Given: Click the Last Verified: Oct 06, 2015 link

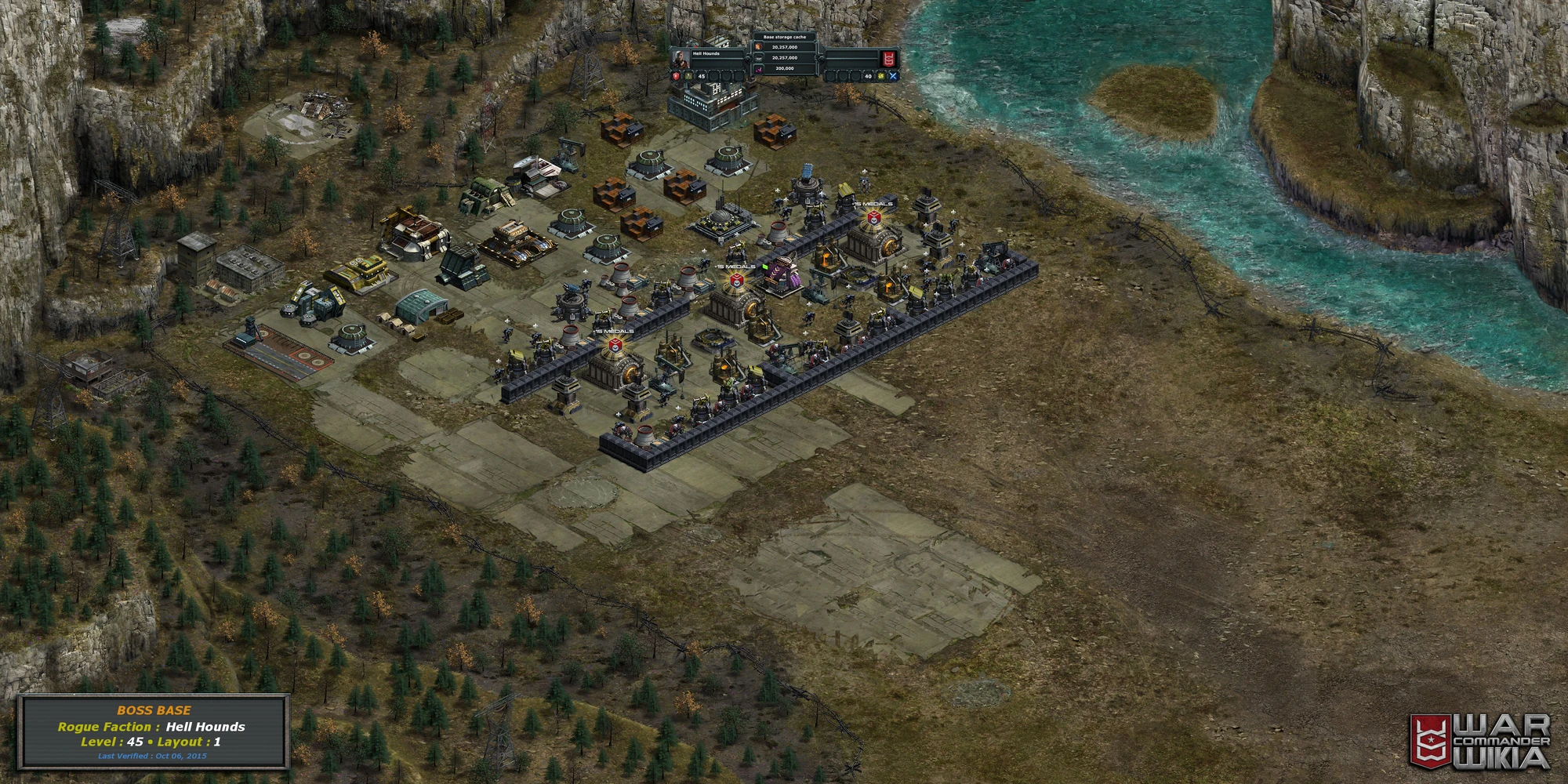Looking at the screenshot, I should coord(154,755).
